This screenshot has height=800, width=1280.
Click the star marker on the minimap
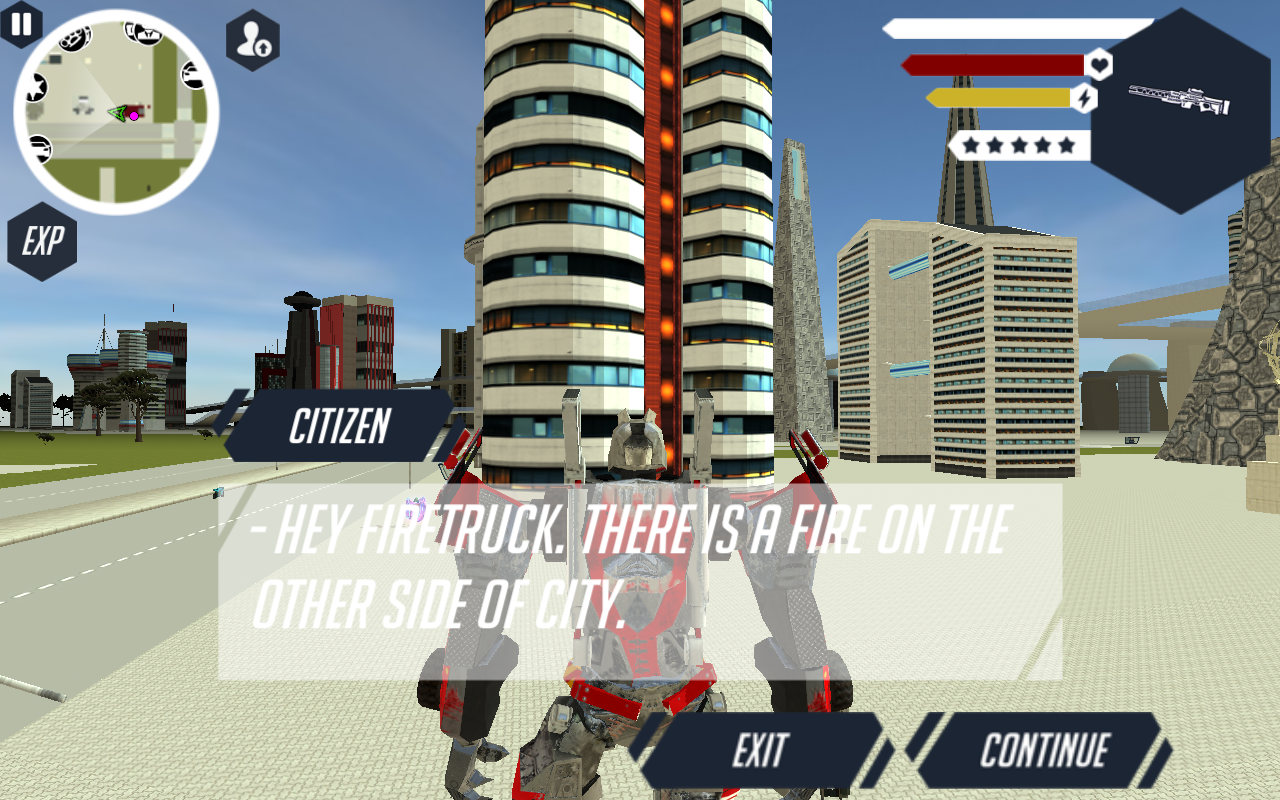coord(38,87)
